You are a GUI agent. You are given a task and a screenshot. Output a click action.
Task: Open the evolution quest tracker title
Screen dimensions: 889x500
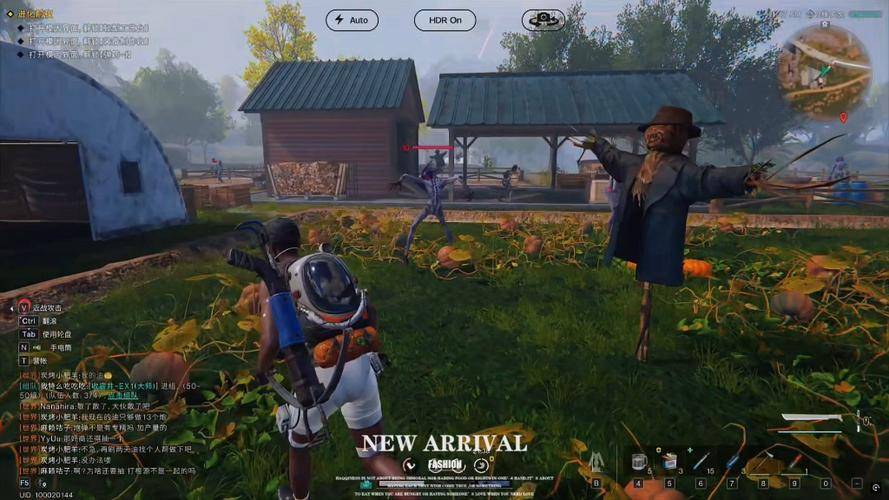34,14
